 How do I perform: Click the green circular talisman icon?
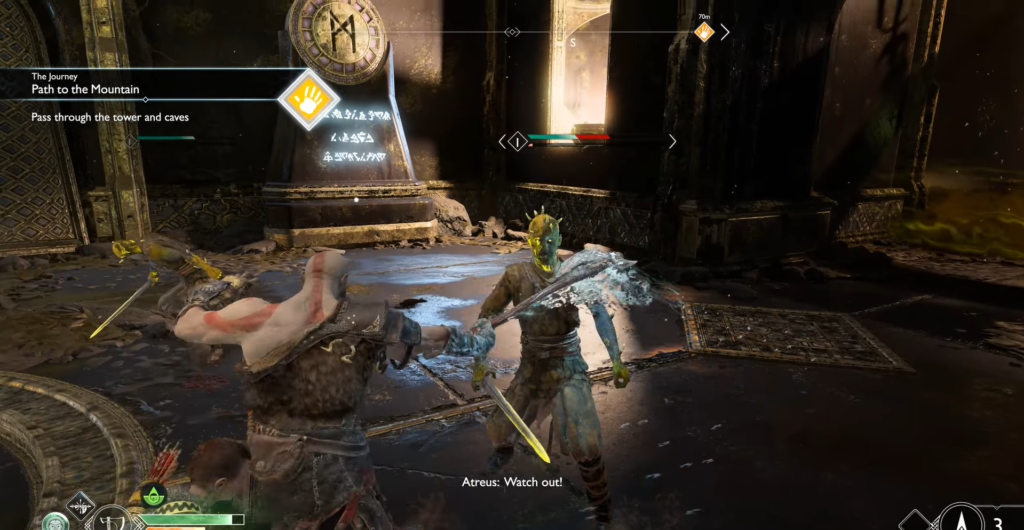pyautogui.click(x=54, y=522)
